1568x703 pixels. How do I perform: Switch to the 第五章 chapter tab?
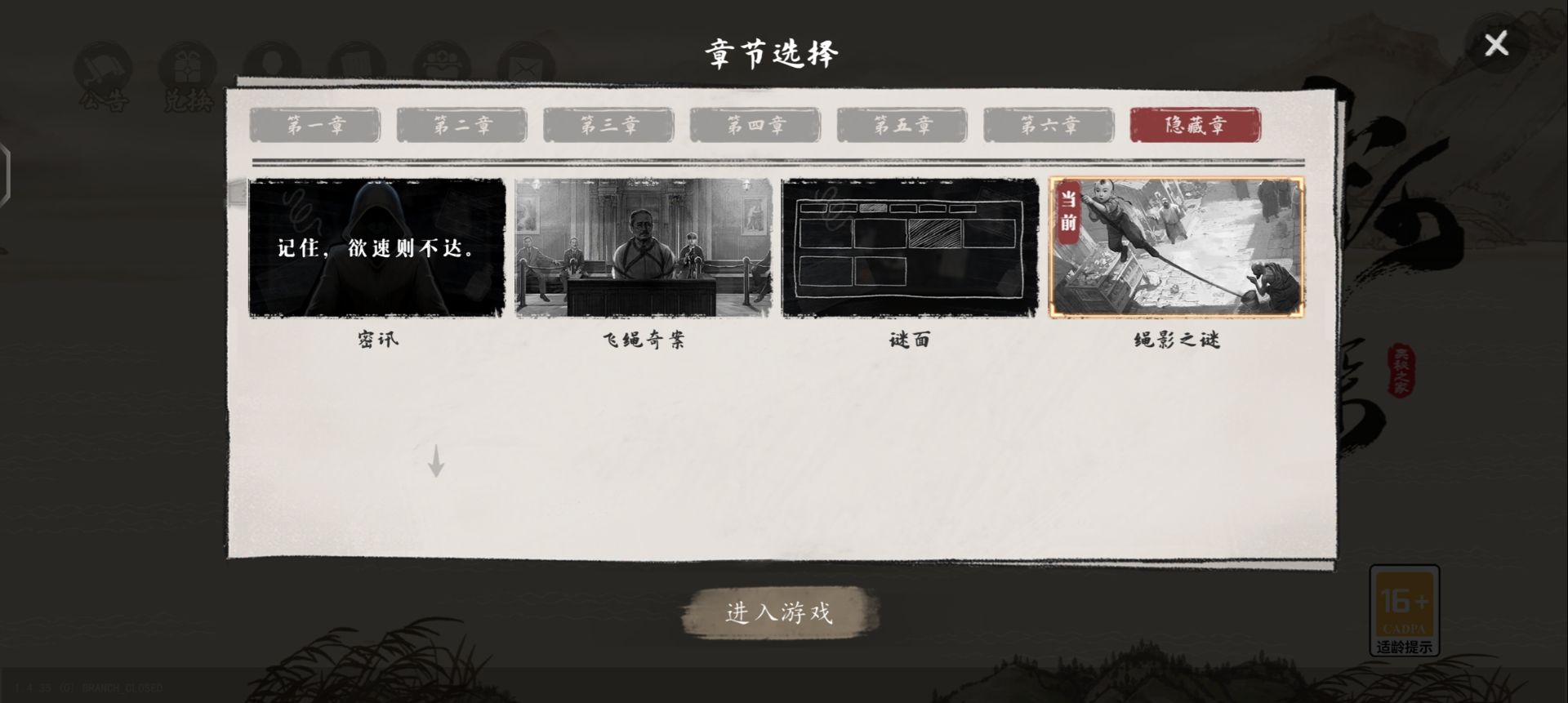pos(902,125)
